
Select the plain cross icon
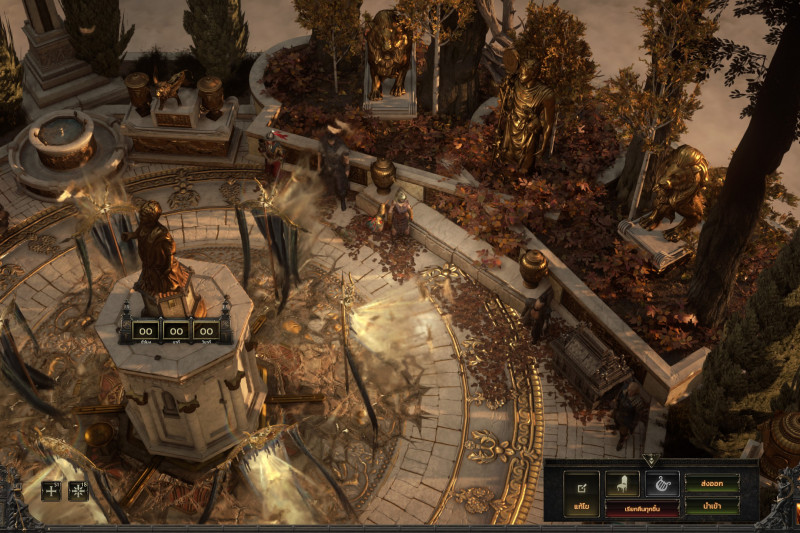pyautogui.click(x=51, y=490)
